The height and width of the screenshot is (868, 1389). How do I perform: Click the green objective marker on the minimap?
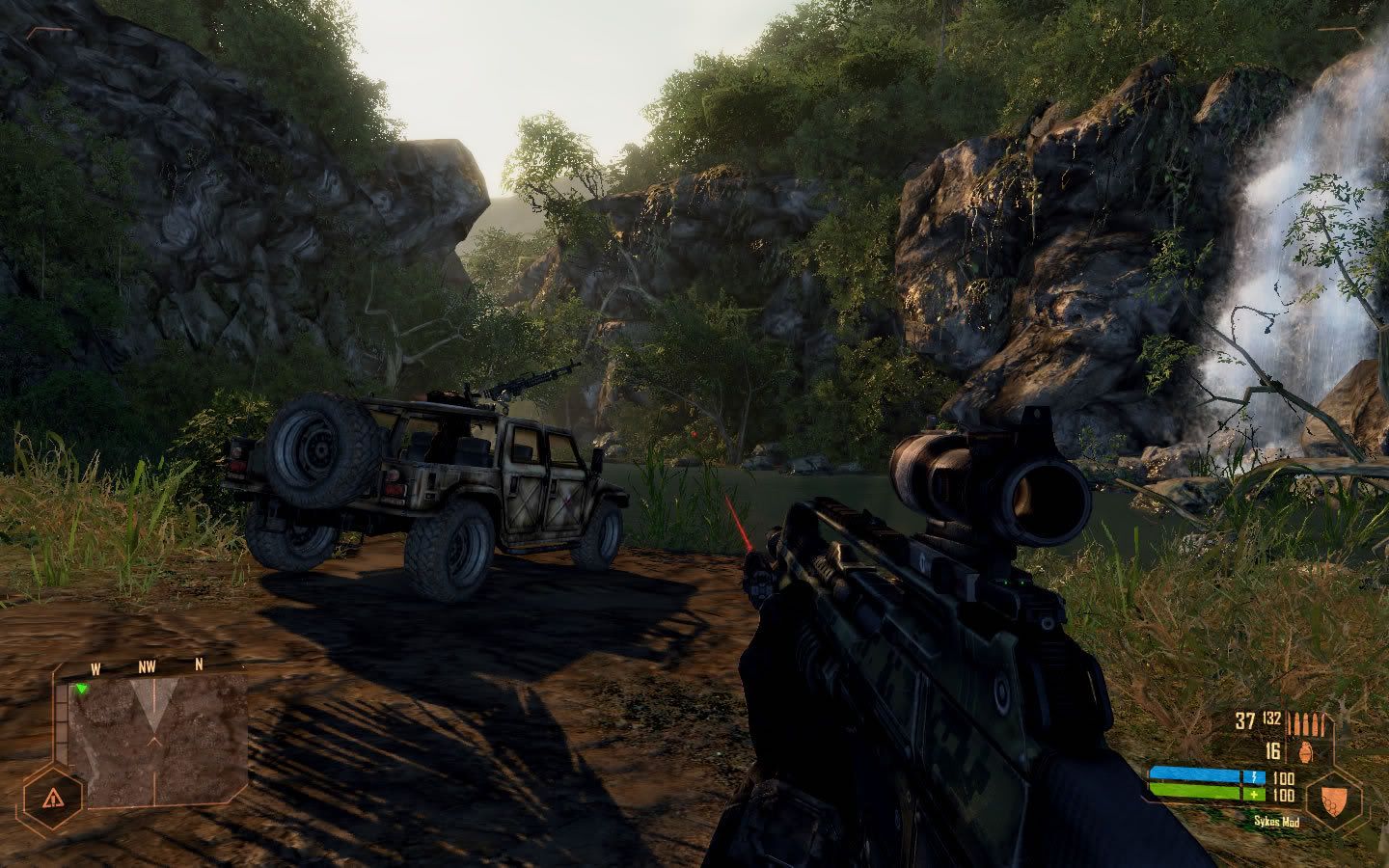click(x=83, y=689)
